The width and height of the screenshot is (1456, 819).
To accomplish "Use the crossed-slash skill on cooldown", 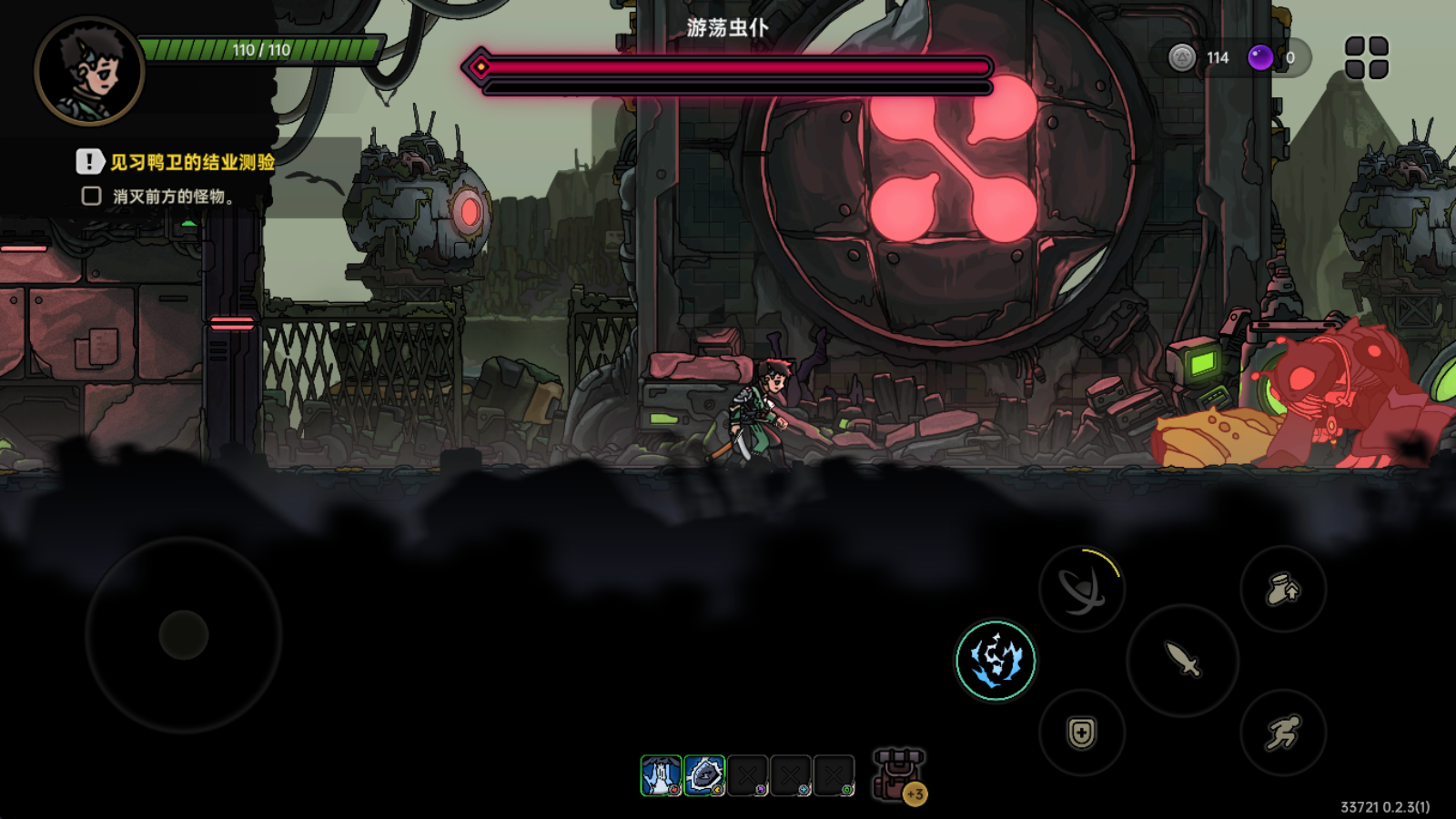I will 1082,590.
